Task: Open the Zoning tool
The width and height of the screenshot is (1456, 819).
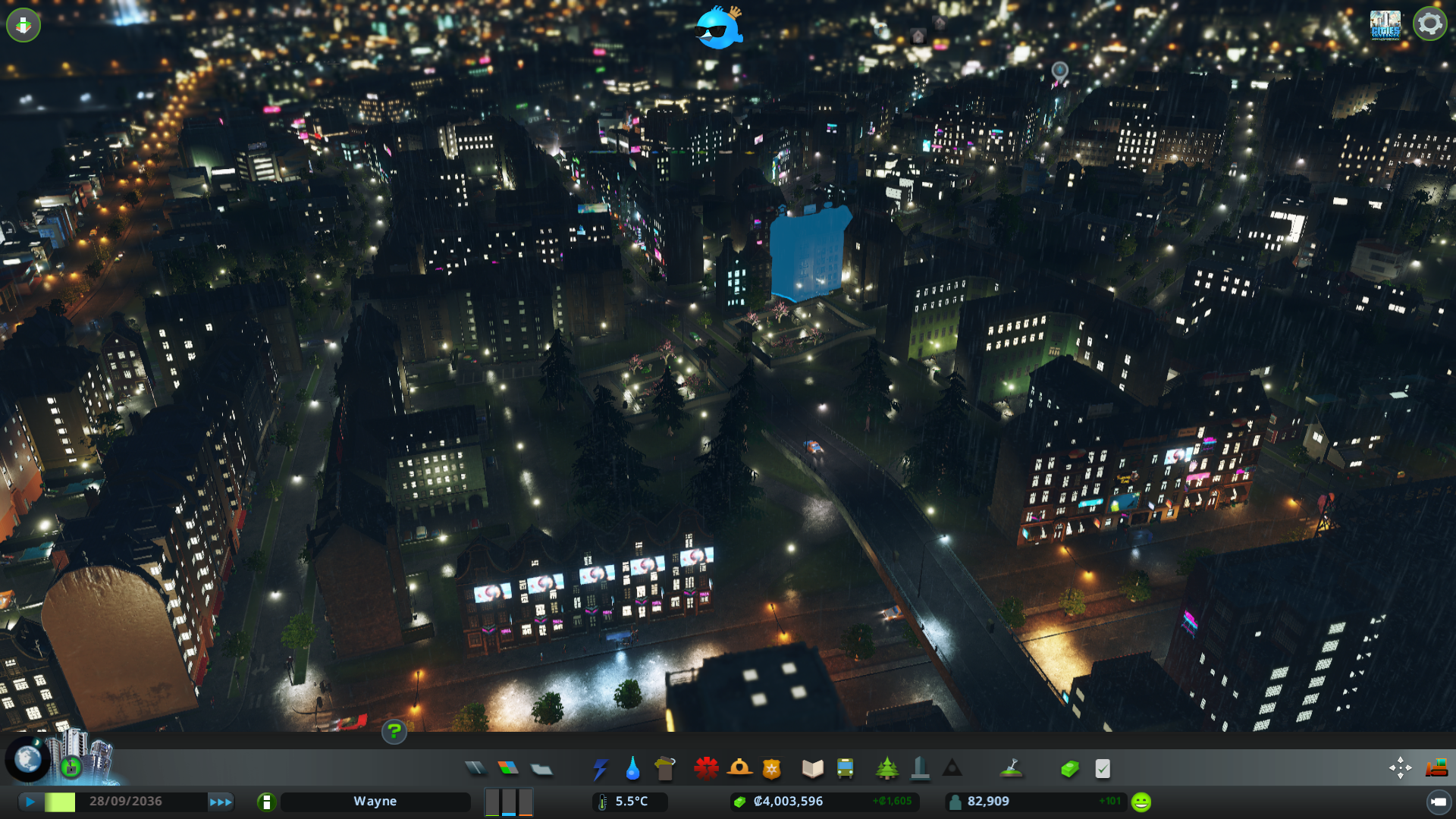Action: click(510, 767)
